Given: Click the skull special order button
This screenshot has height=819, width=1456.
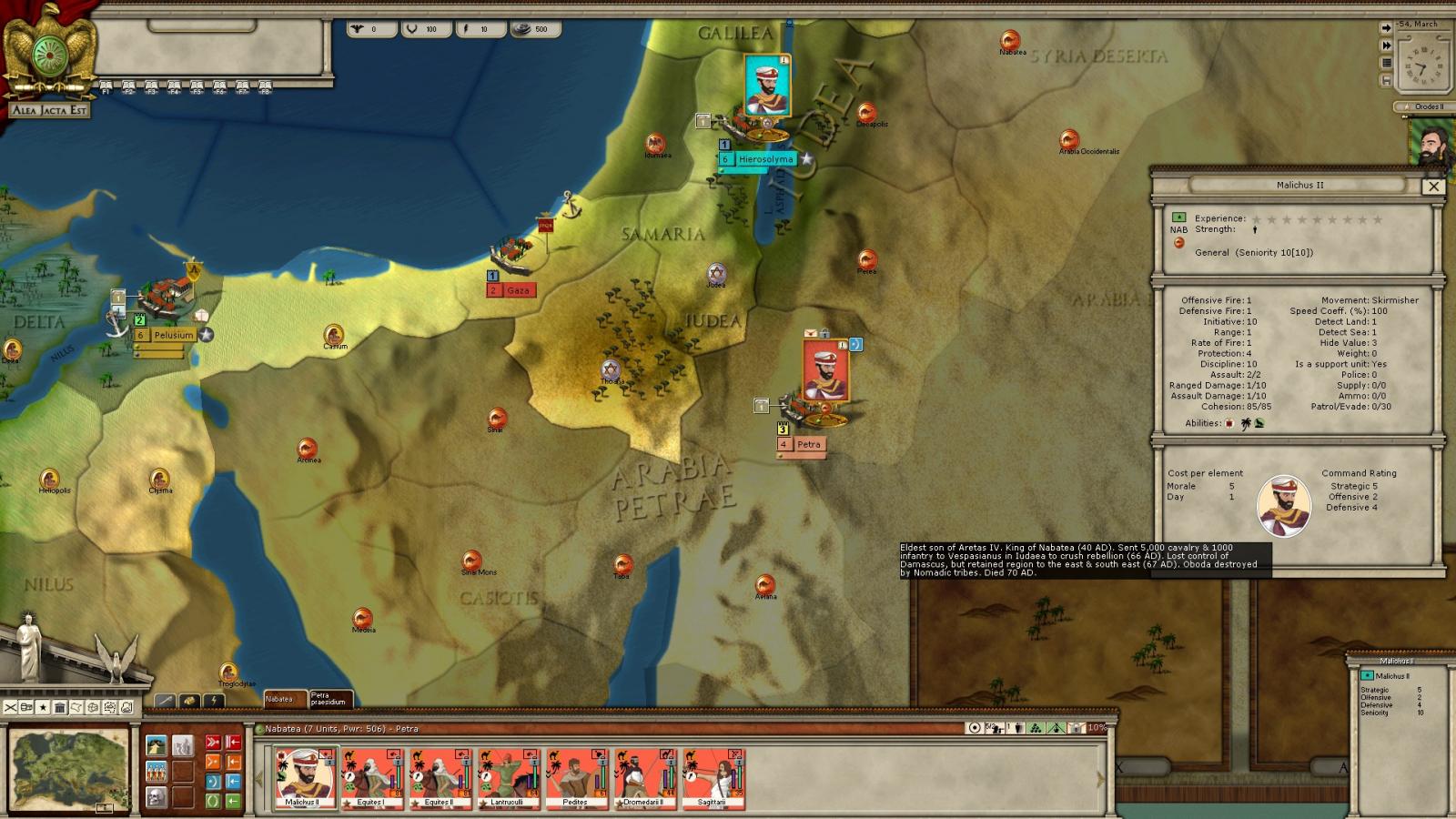Looking at the screenshot, I should pos(157,798).
